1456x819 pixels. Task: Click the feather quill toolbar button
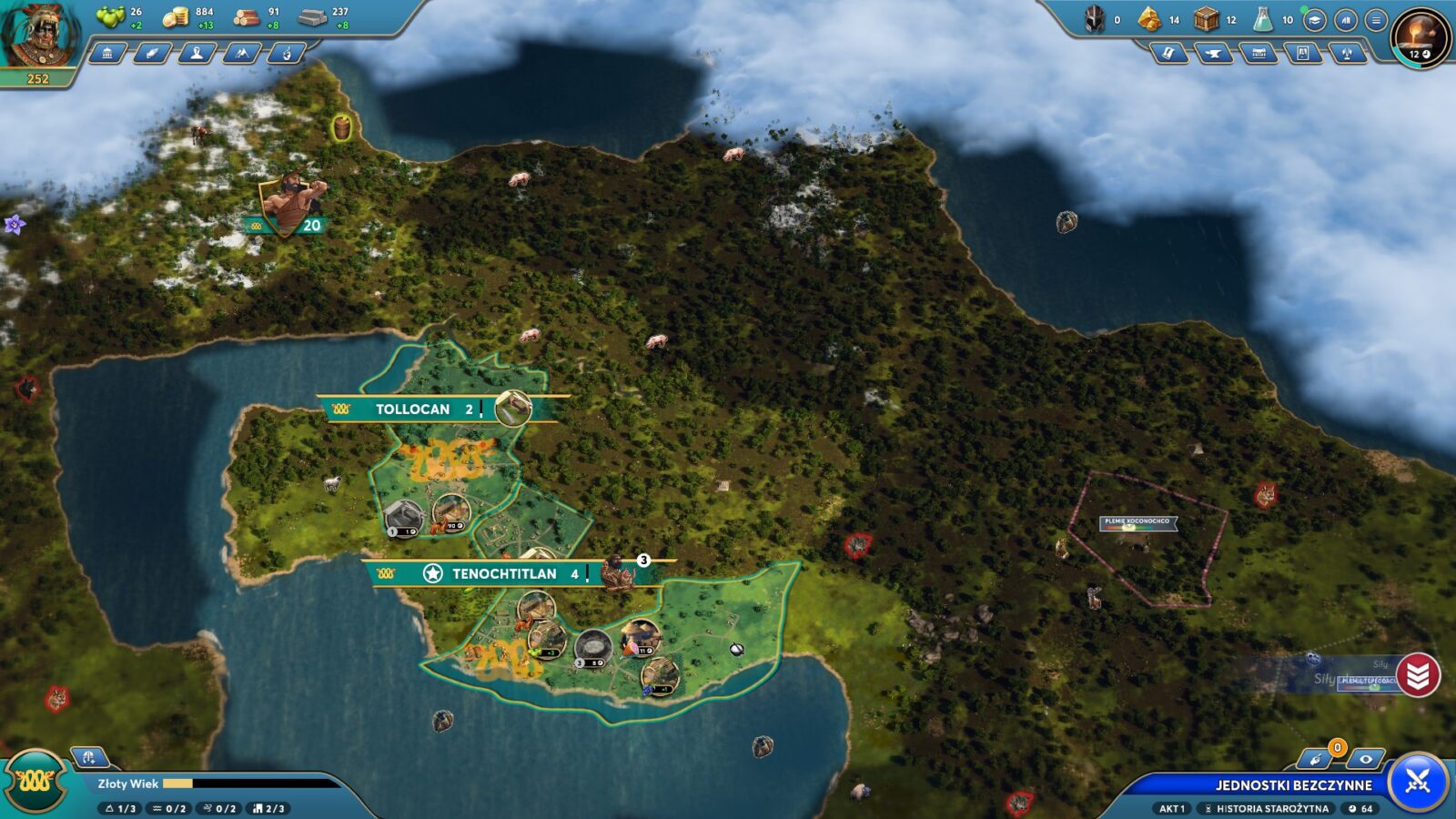152,54
